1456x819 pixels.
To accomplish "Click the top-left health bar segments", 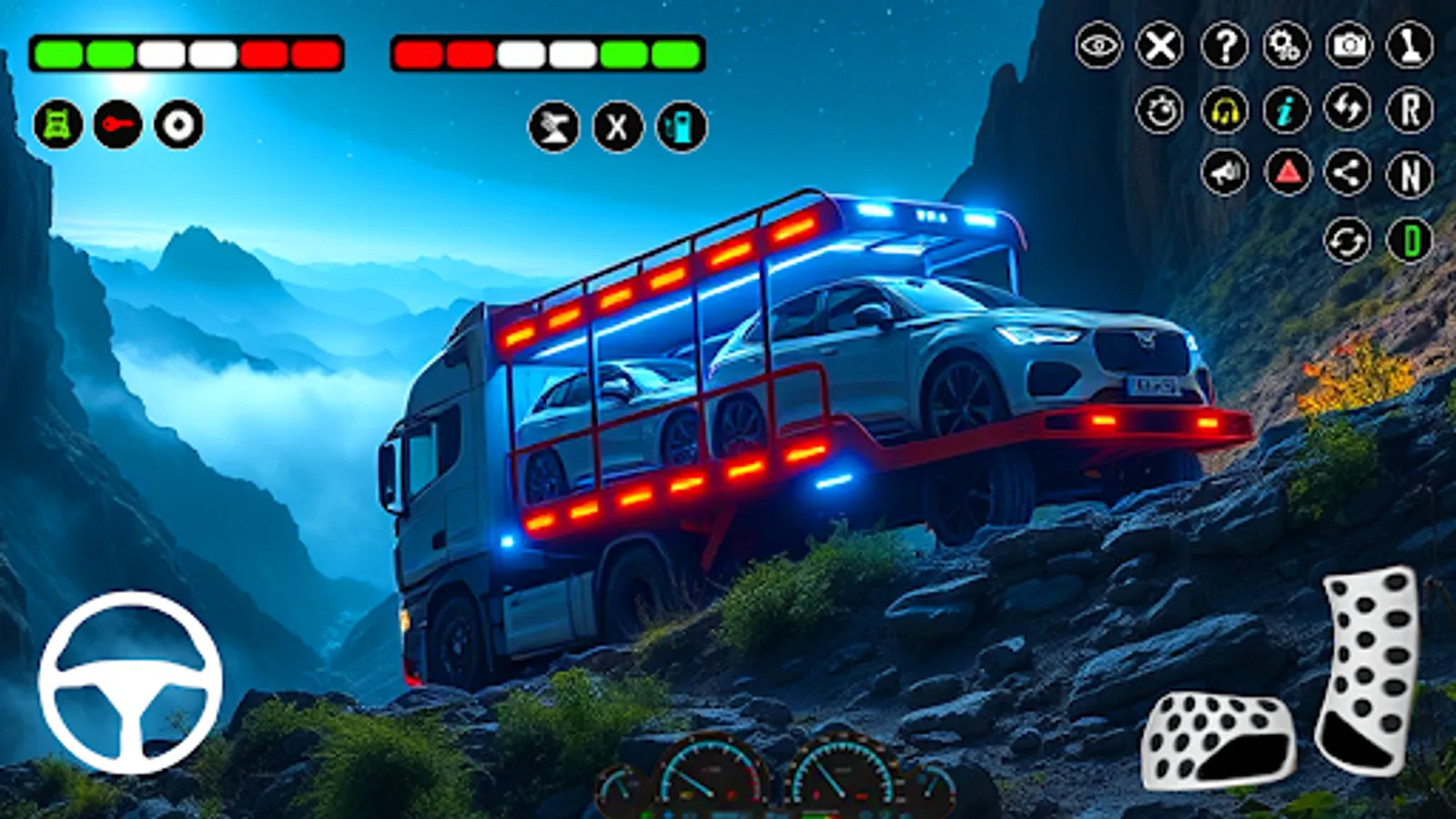I will point(182,52).
